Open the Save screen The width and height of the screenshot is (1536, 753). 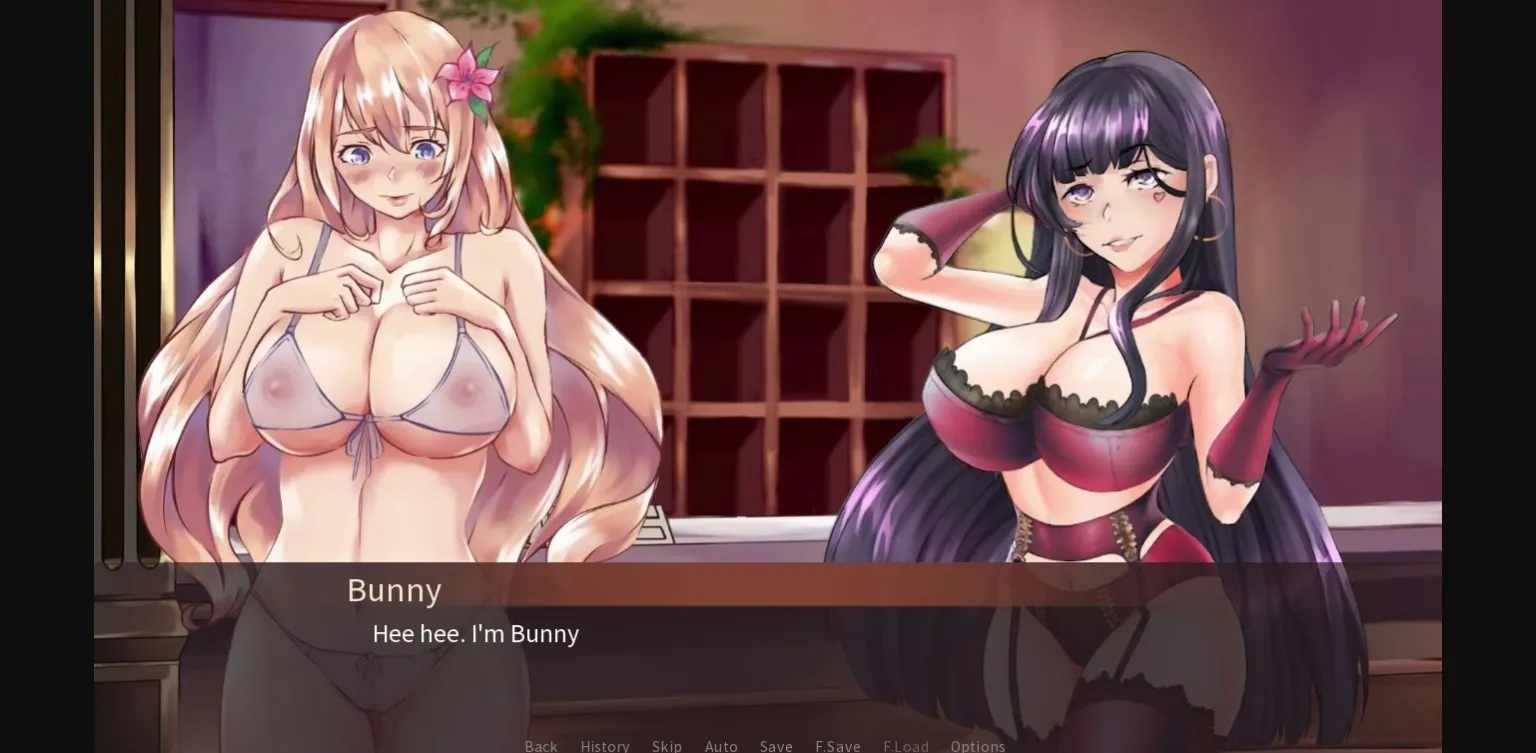point(776,746)
